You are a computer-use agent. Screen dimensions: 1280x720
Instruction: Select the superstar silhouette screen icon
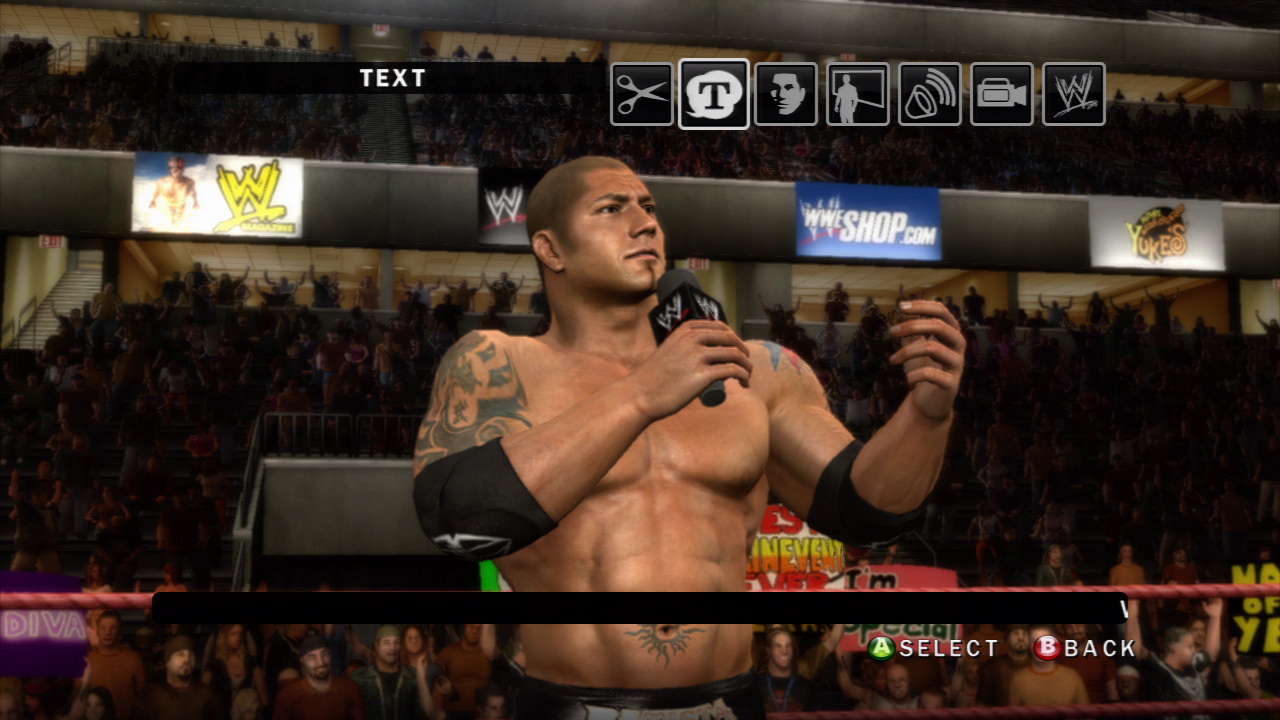858,94
